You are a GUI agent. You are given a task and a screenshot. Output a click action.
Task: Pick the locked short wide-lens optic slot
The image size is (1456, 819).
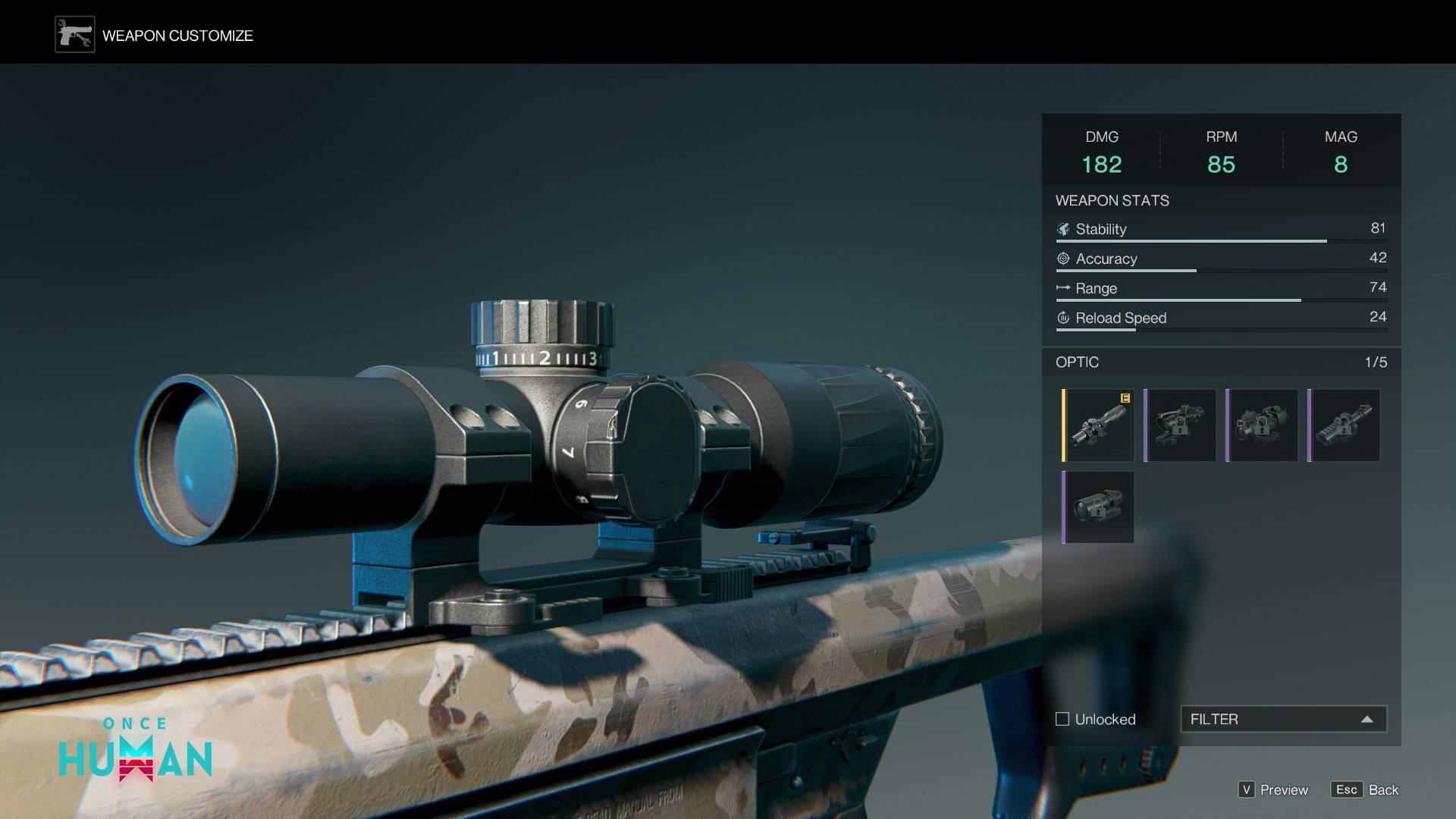(x=1098, y=507)
